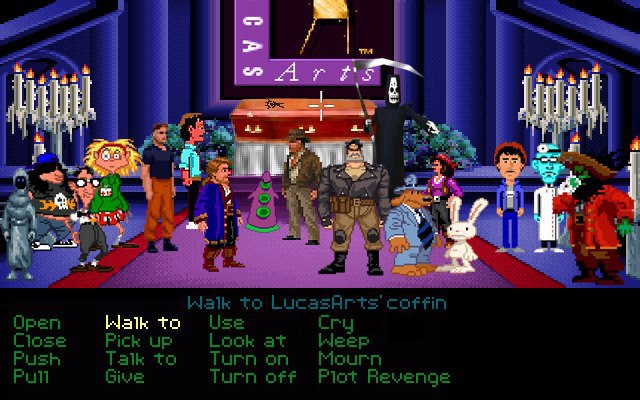Select the Pull verb
Viewport: 640px width, 400px height.
pos(33,377)
